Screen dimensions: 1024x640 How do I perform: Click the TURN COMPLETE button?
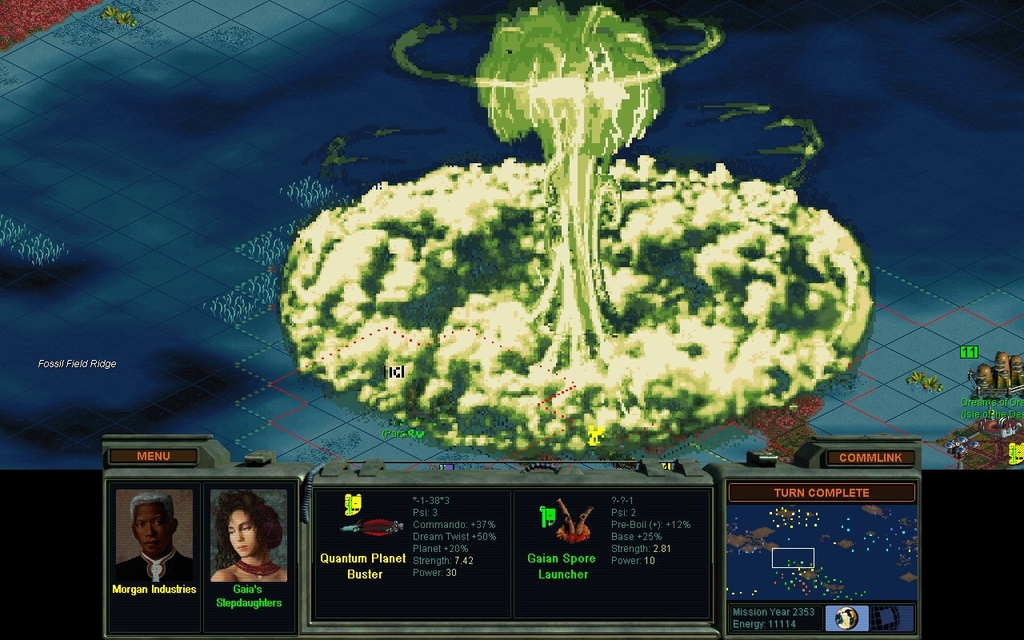821,493
